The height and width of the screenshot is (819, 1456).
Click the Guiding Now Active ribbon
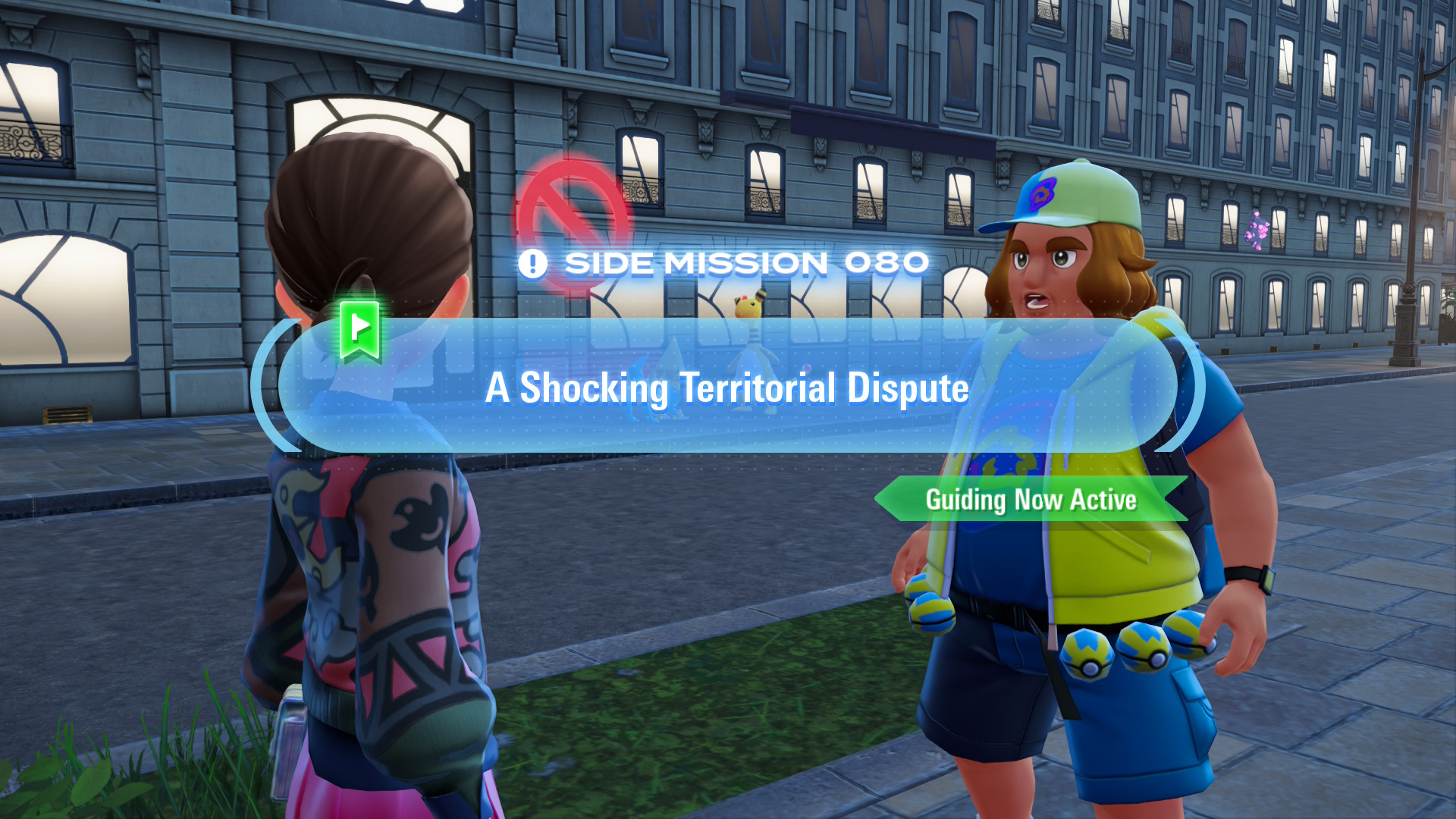click(x=1031, y=500)
